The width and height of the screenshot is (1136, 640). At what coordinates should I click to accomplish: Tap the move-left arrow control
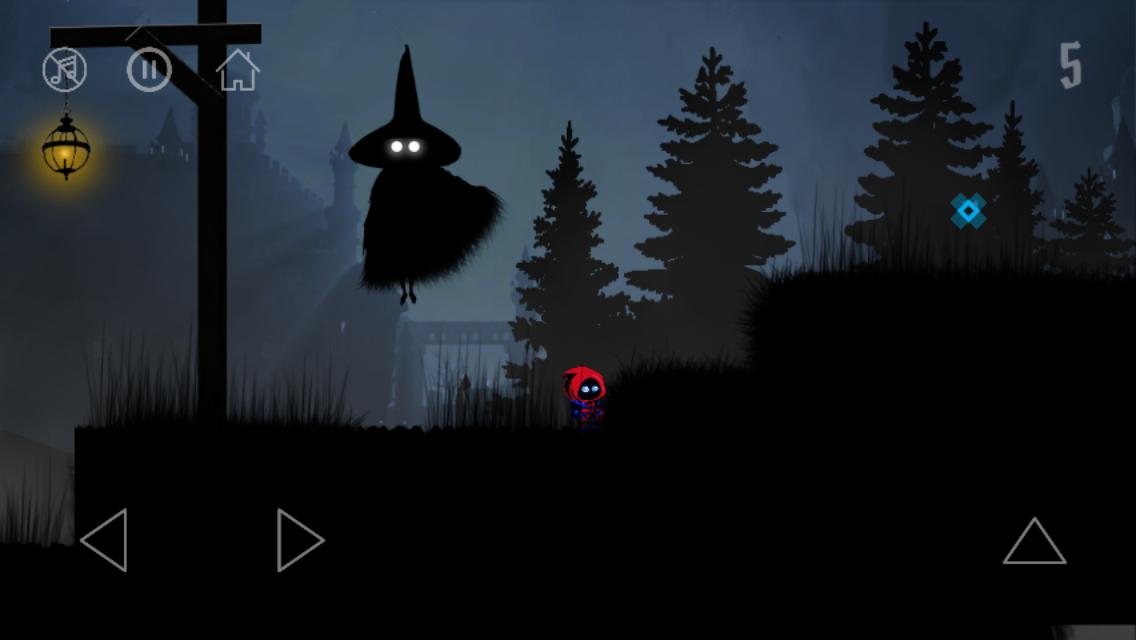tap(105, 540)
